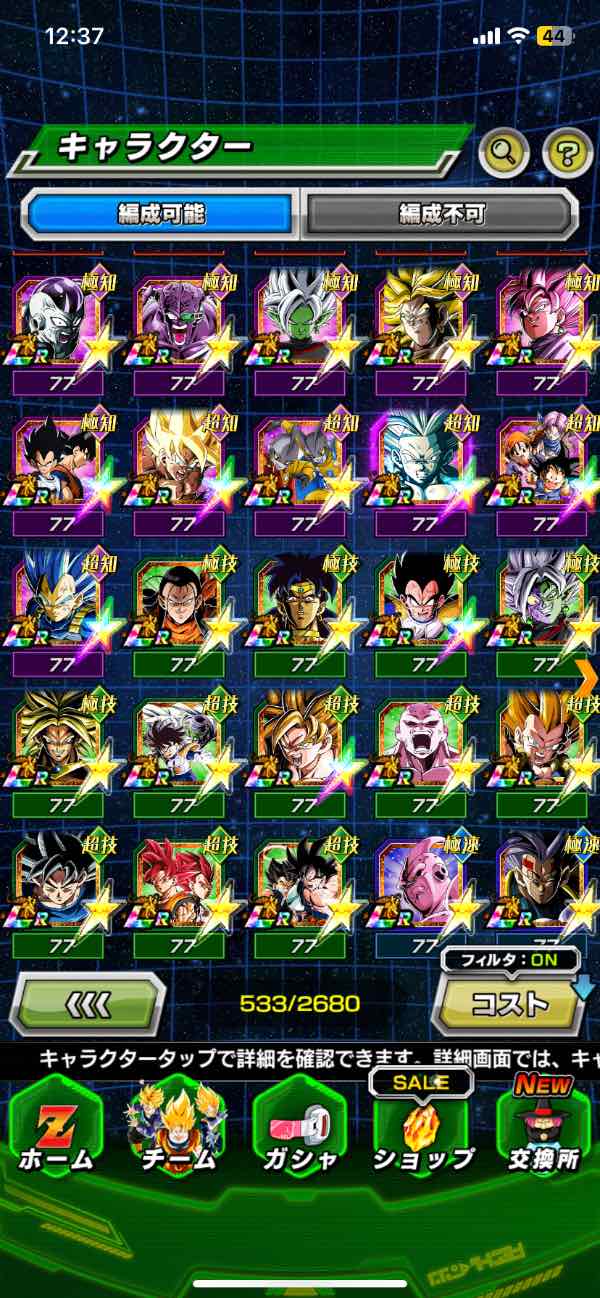Show next page with the orange arrow
Image resolution: width=600 pixels, height=1298 pixels.
587,677
